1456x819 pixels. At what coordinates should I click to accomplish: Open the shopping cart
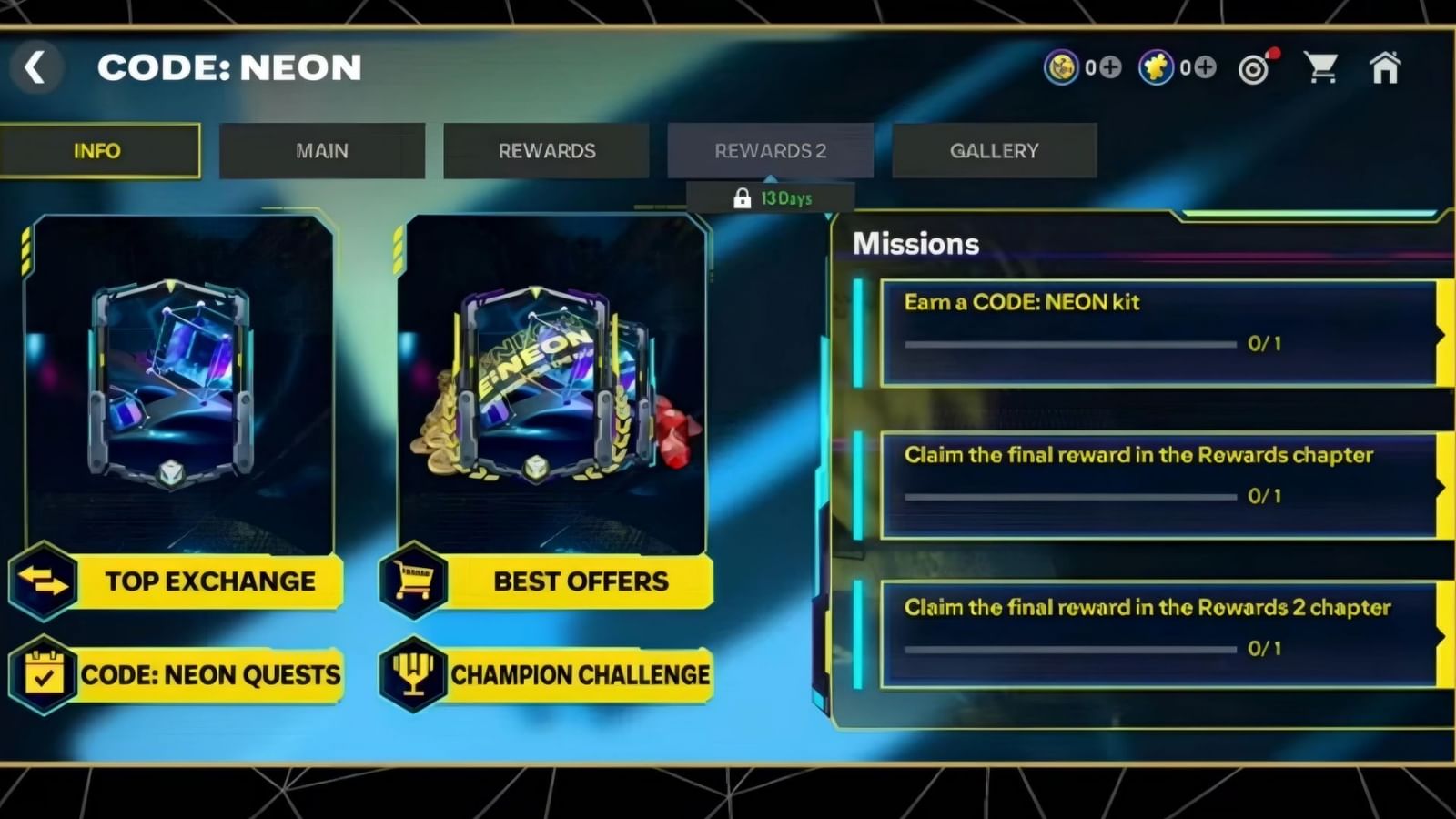click(1322, 66)
